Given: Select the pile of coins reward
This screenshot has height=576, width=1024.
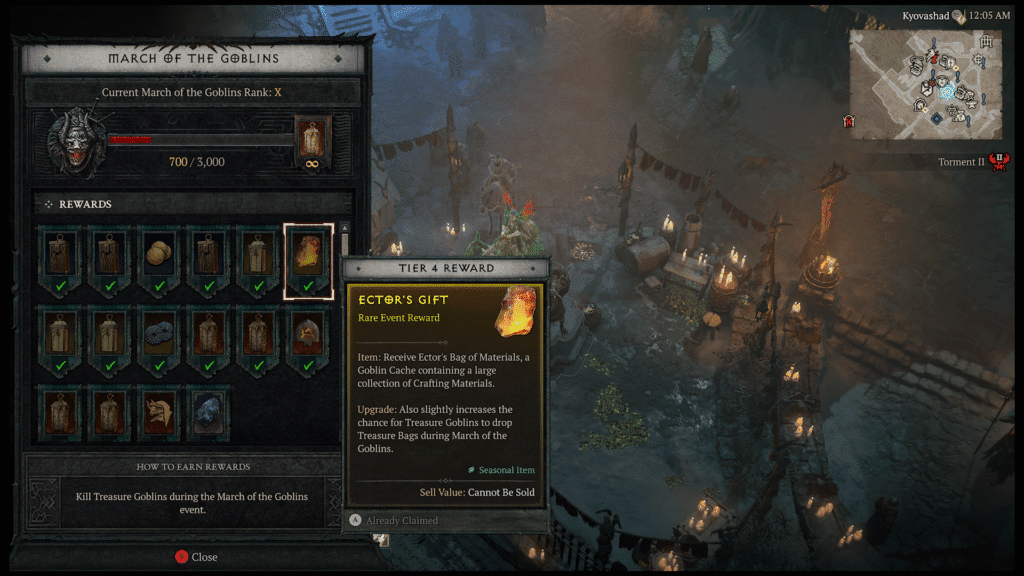Looking at the screenshot, I should tap(160, 258).
